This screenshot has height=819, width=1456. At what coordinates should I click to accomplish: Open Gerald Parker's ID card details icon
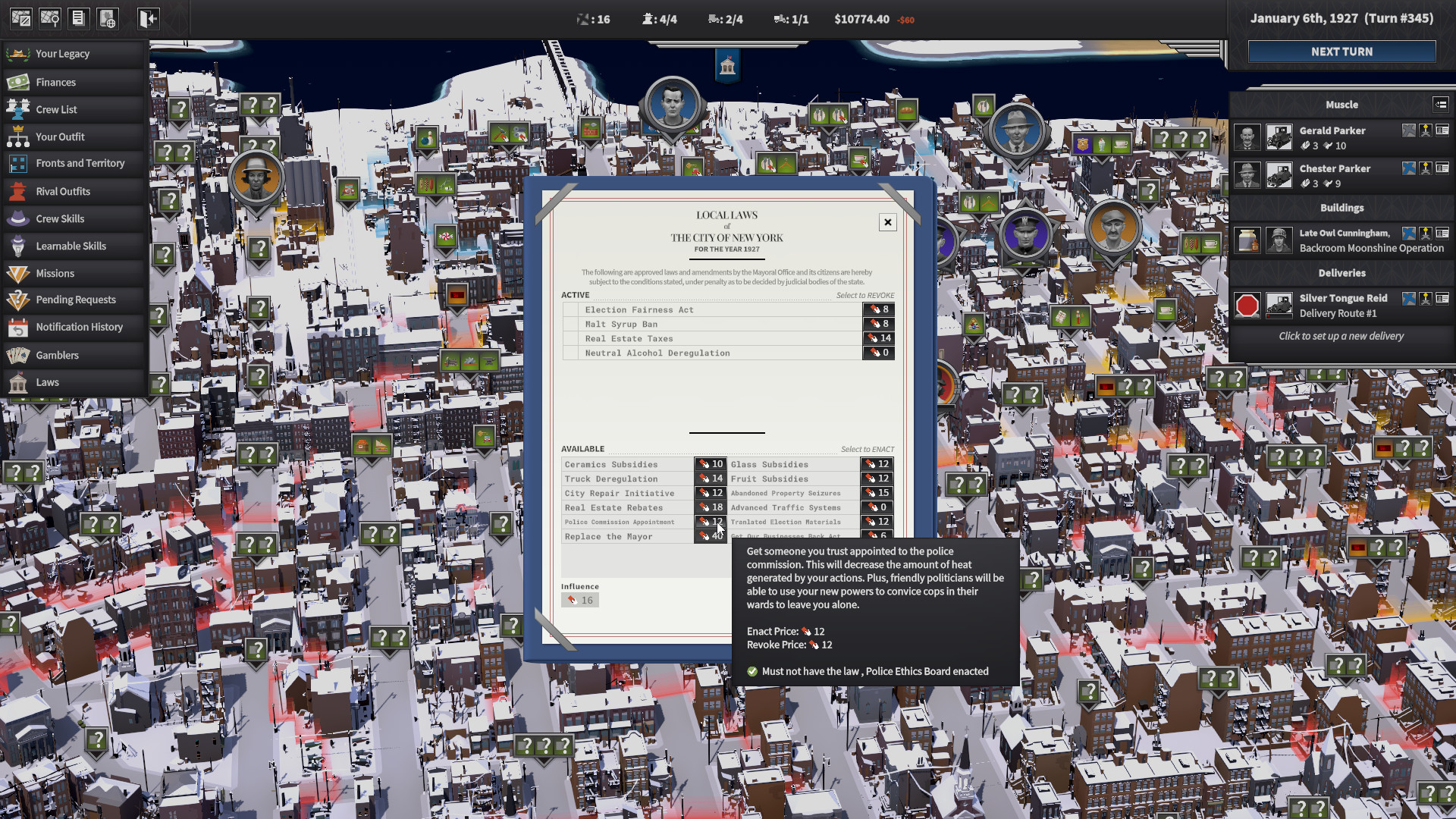1442,130
